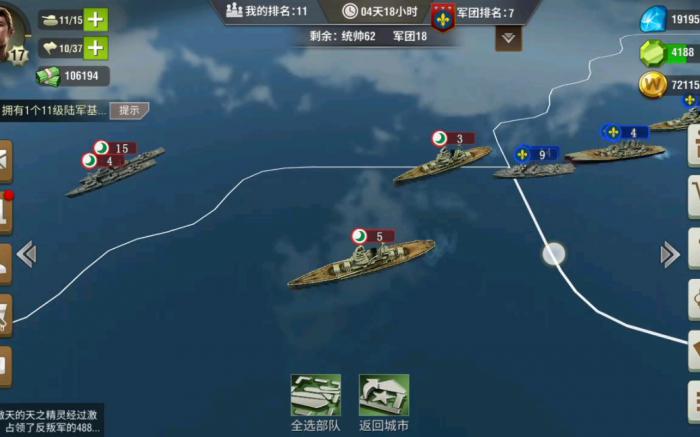Tap the gold W coin icon
Image resolution: width=700 pixels, height=437 pixels.
(x=653, y=85)
